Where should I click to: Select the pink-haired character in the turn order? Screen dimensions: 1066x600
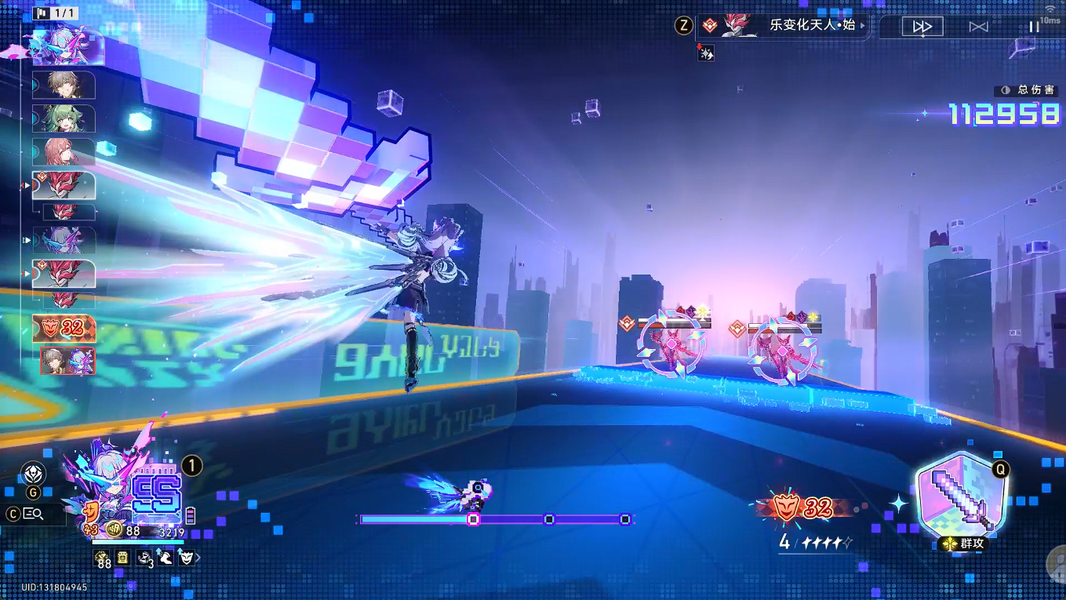coord(65,152)
